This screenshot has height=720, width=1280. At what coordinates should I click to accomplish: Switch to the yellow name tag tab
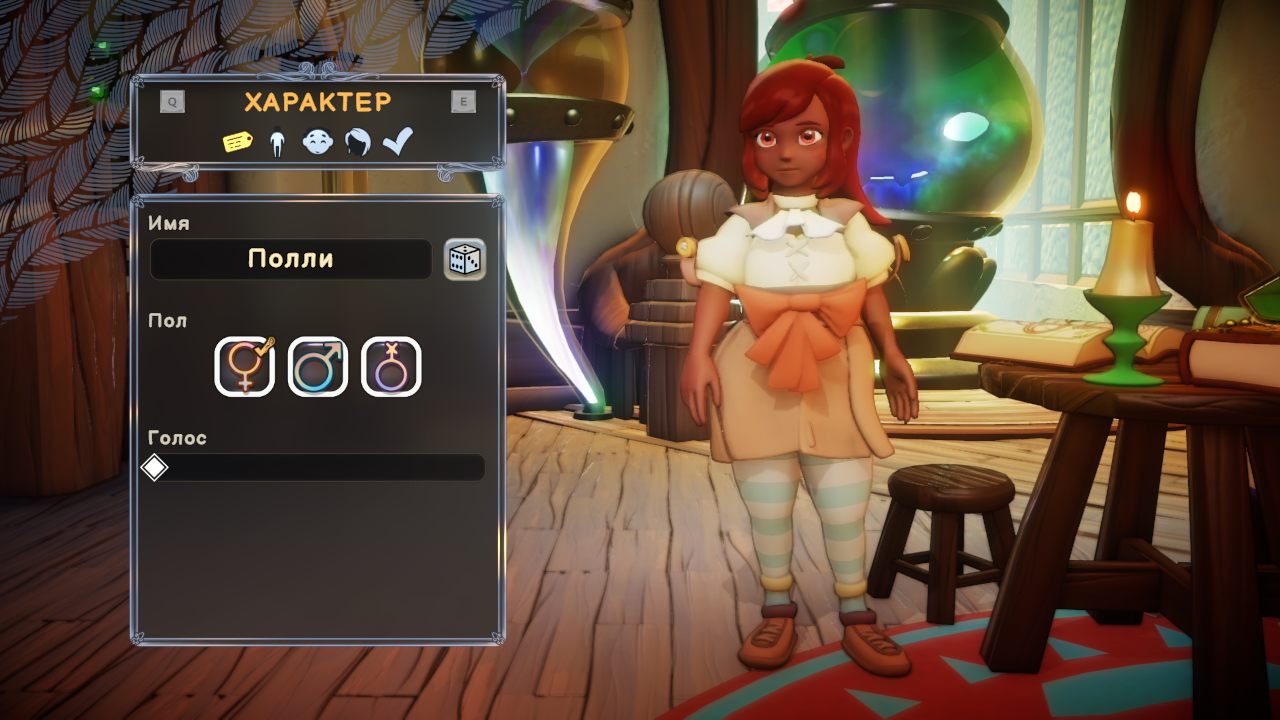click(237, 143)
